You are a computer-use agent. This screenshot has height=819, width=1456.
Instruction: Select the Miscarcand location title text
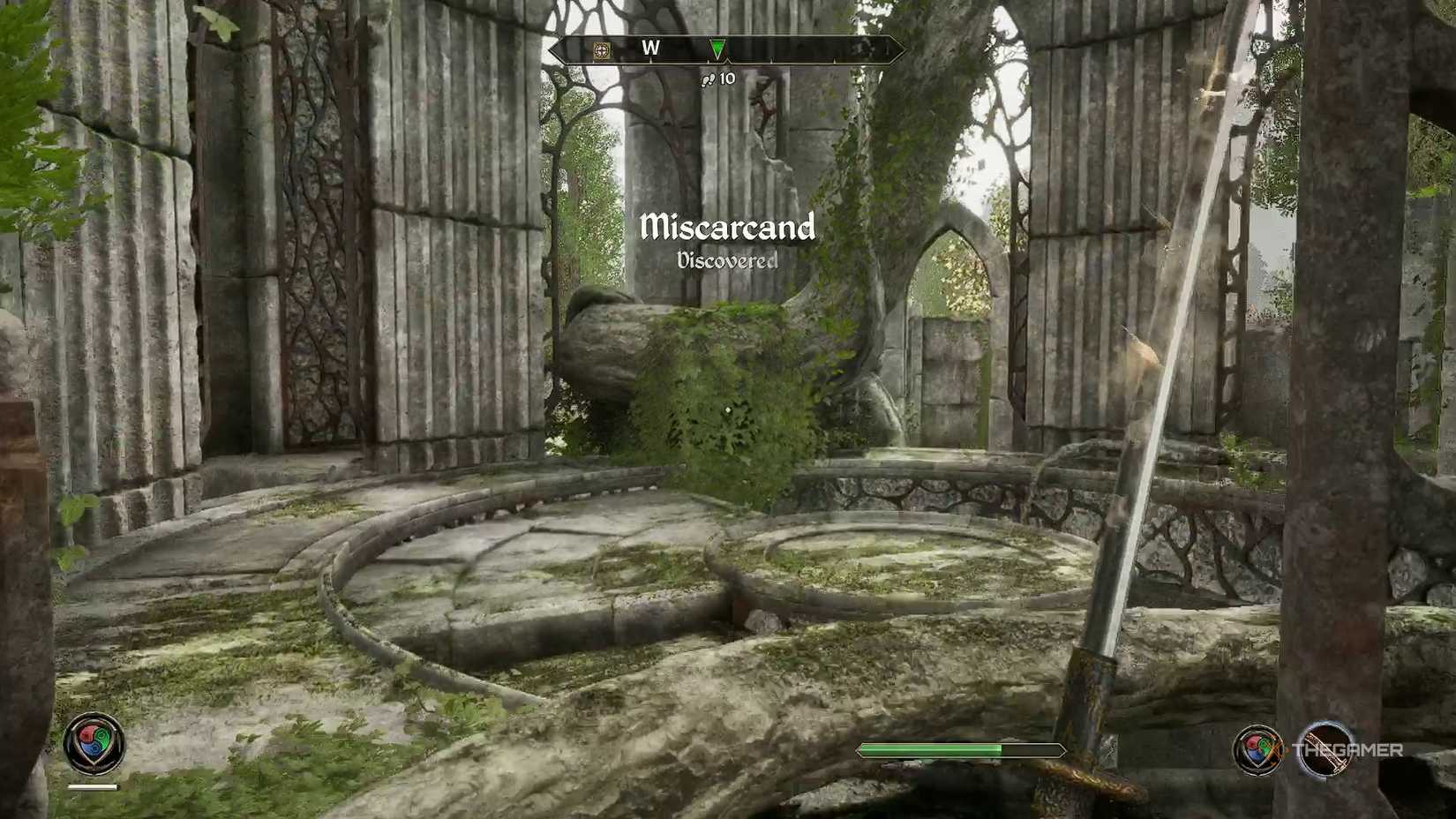(729, 229)
